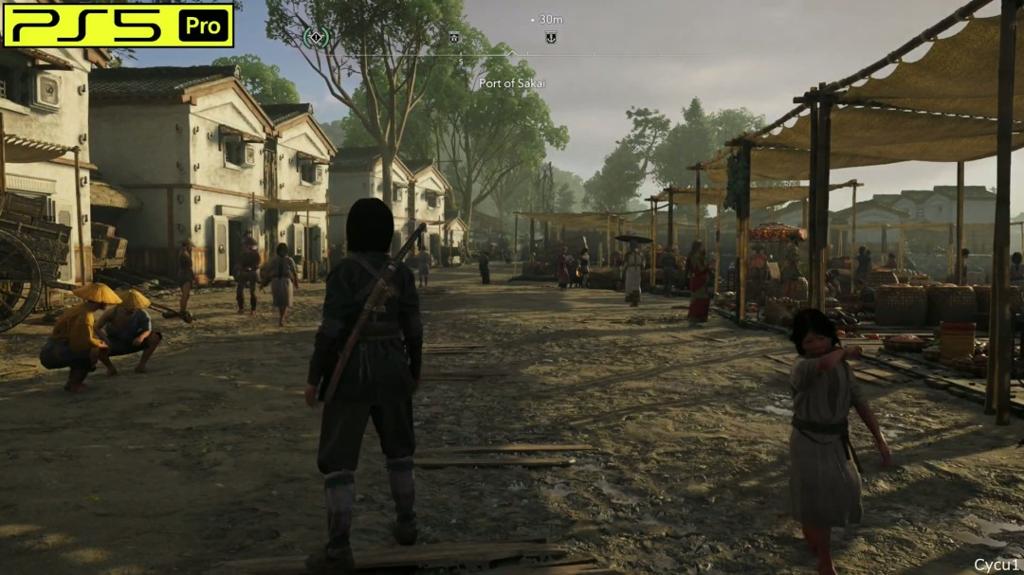The width and height of the screenshot is (1024, 575).
Task: Select the small shield marker left of the anchor
Action: [454, 37]
